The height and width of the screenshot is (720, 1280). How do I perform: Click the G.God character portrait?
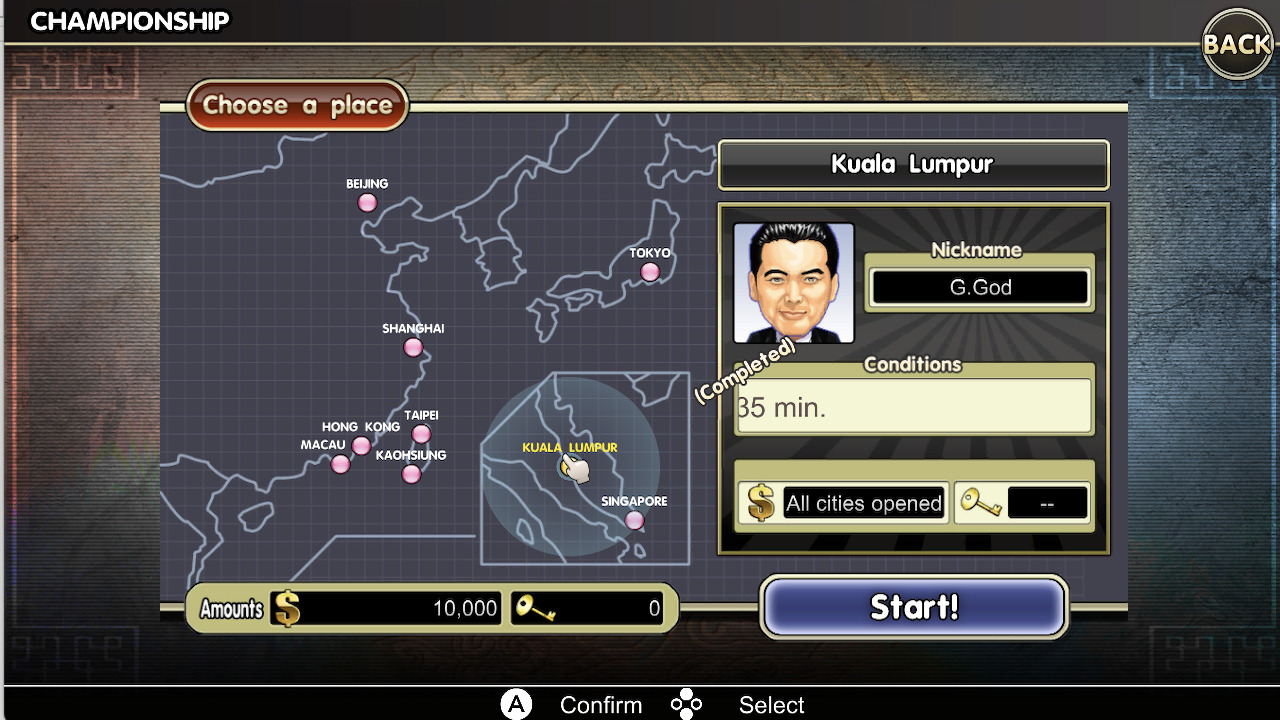point(793,282)
